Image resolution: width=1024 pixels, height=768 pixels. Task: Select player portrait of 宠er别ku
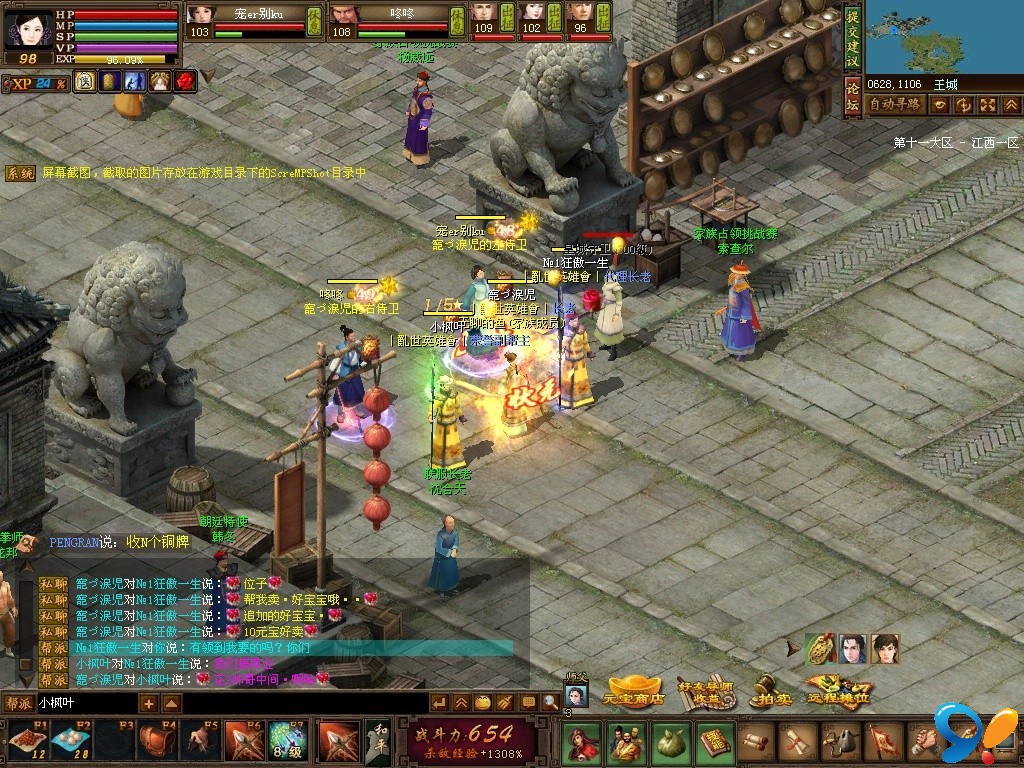[x=201, y=15]
